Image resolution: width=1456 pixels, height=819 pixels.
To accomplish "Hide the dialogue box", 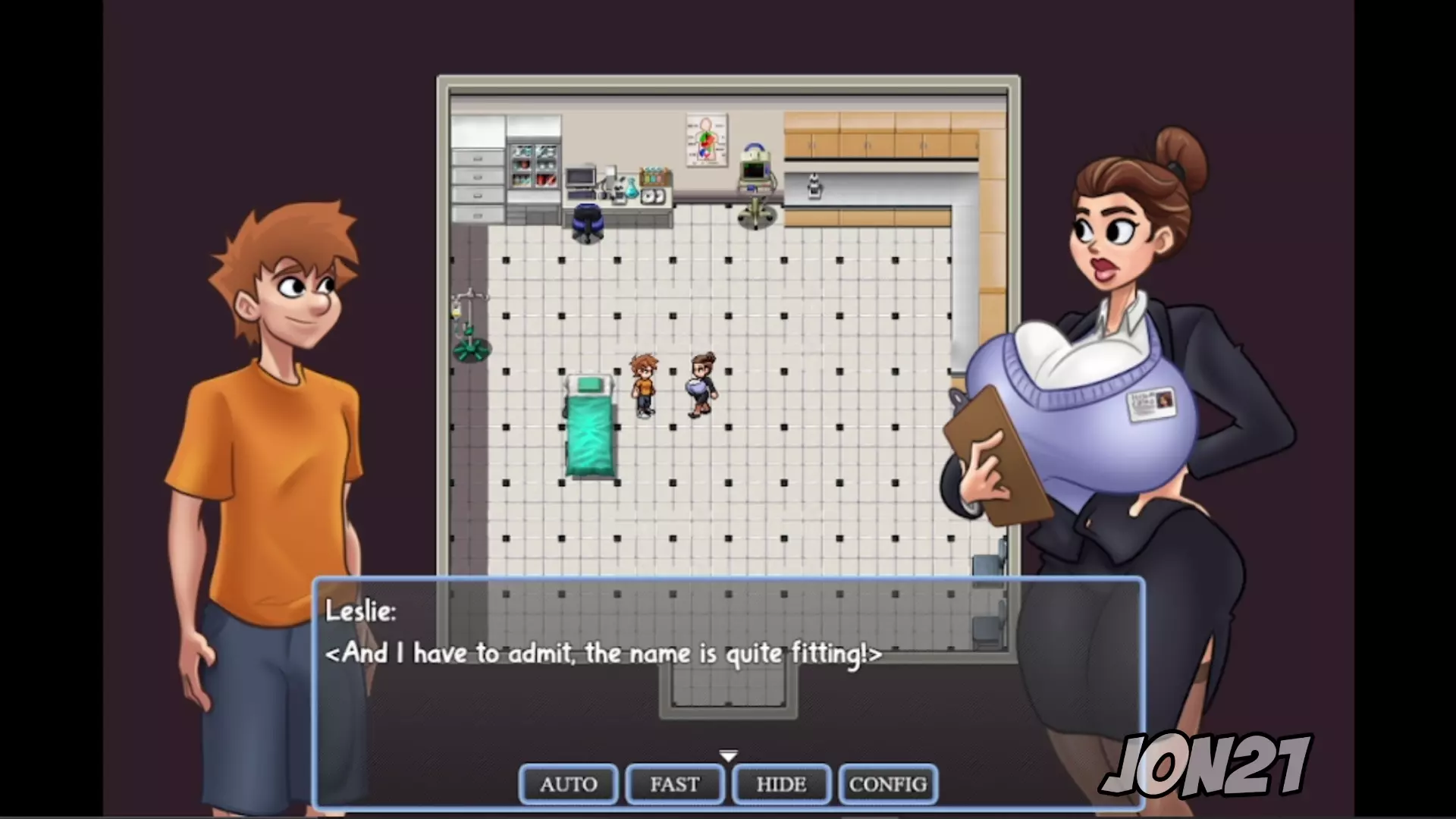I will (x=781, y=784).
